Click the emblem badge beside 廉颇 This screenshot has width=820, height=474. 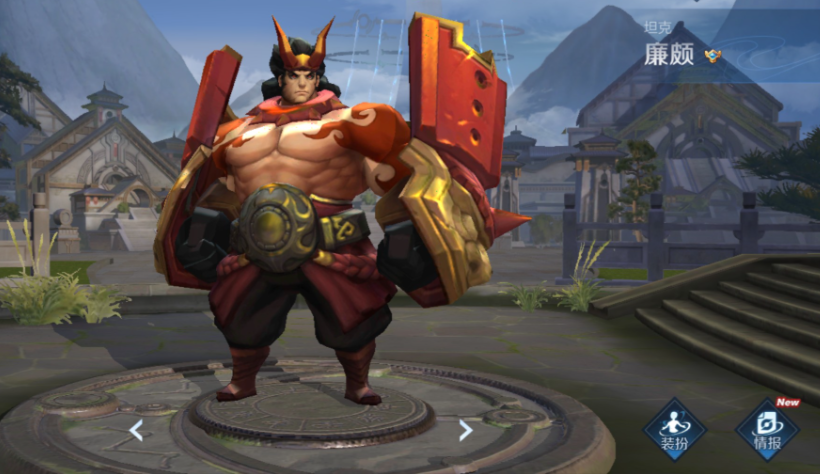(x=712, y=56)
